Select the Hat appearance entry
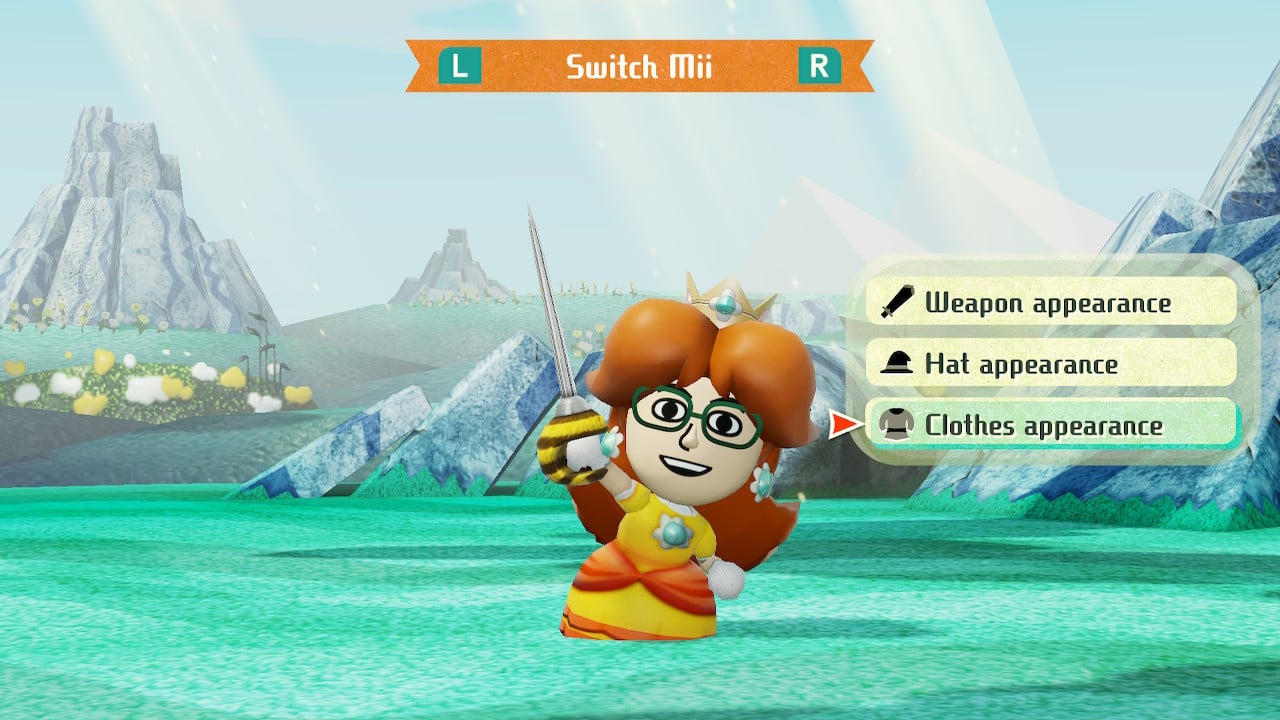Image resolution: width=1280 pixels, height=720 pixels. [x=1050, y=363]
